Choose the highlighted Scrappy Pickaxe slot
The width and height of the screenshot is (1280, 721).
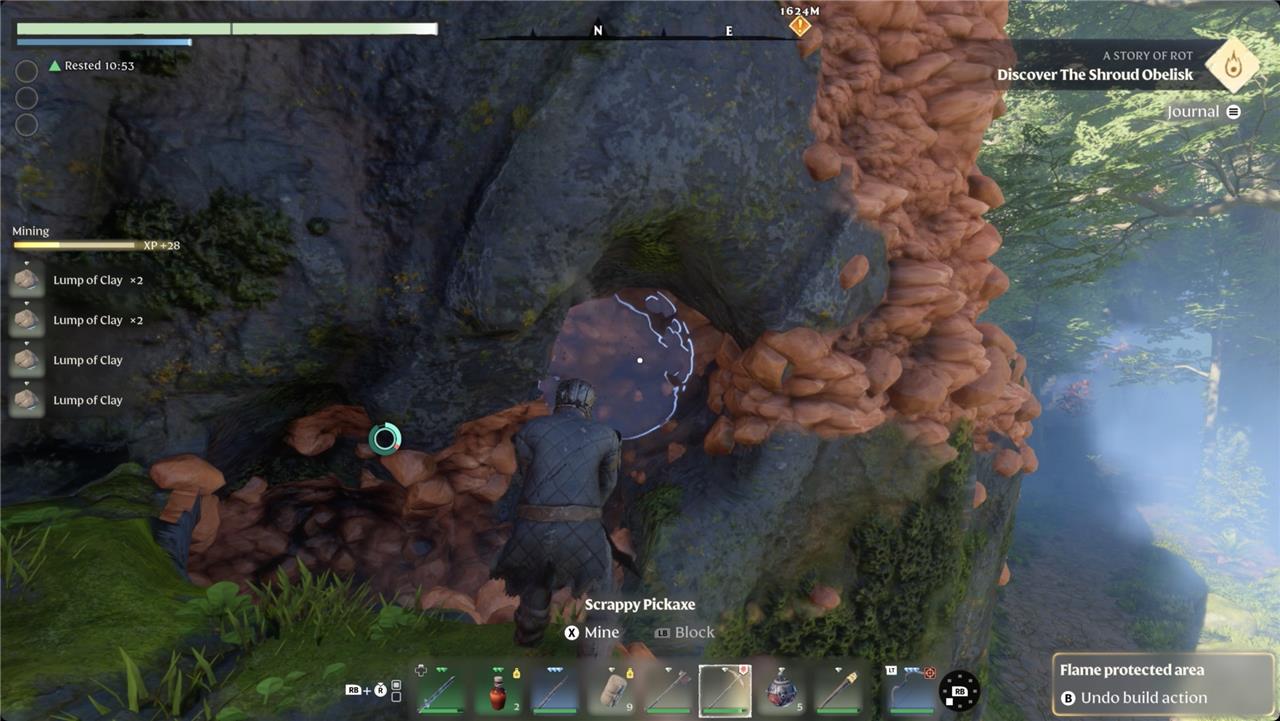point(725,690)
